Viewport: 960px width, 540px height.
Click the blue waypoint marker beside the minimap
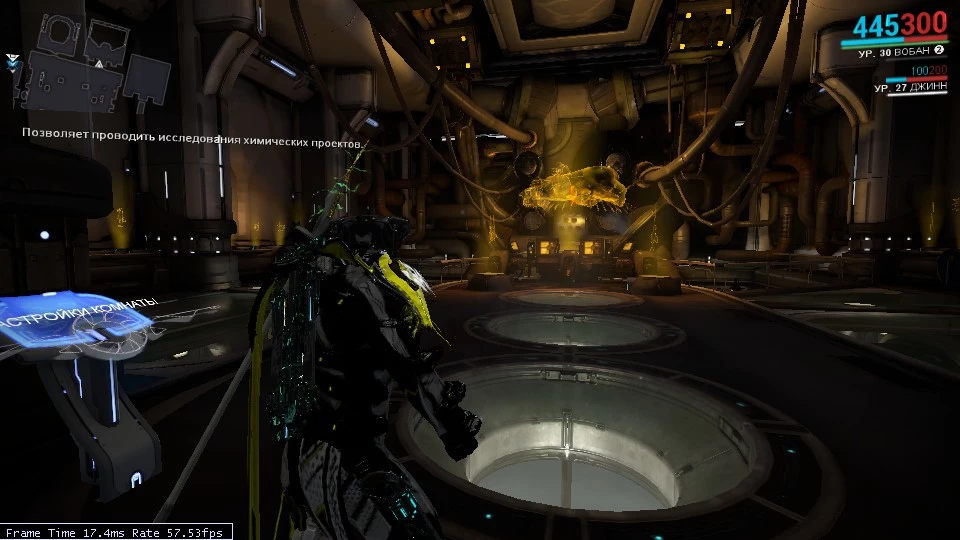pyautogui.click(x=12, y=62)
